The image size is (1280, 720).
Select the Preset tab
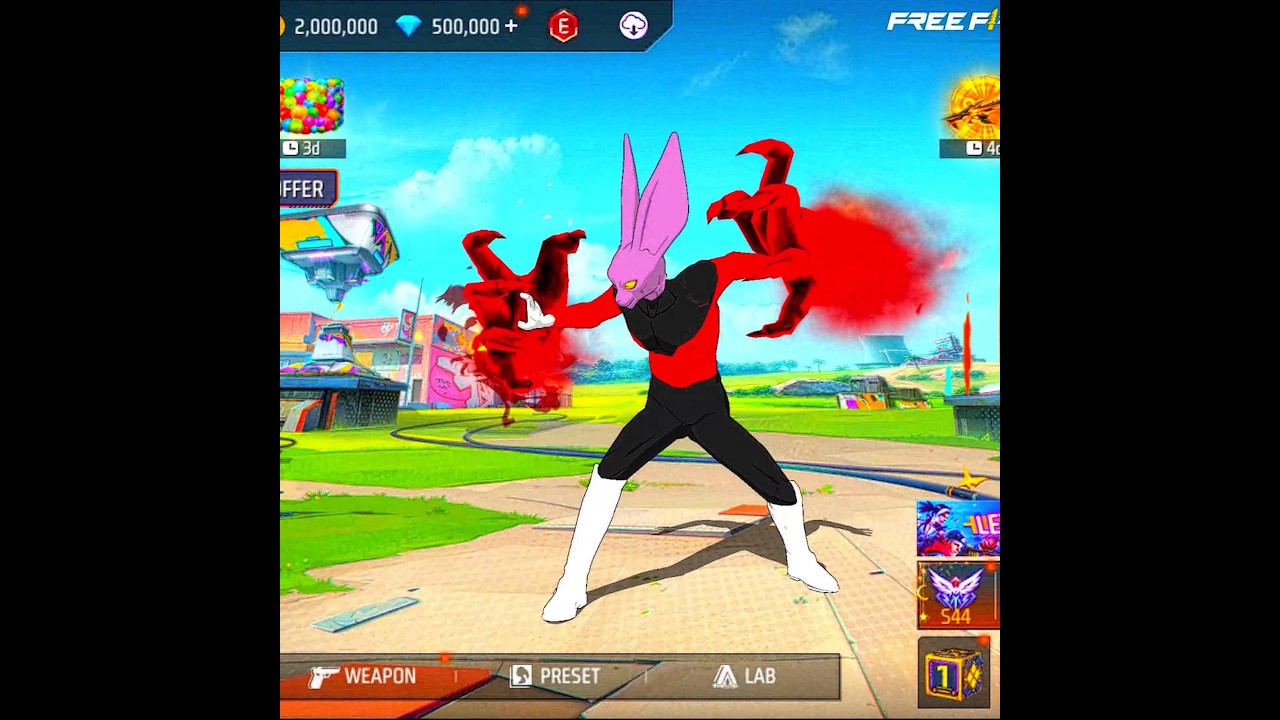(556, 677)
